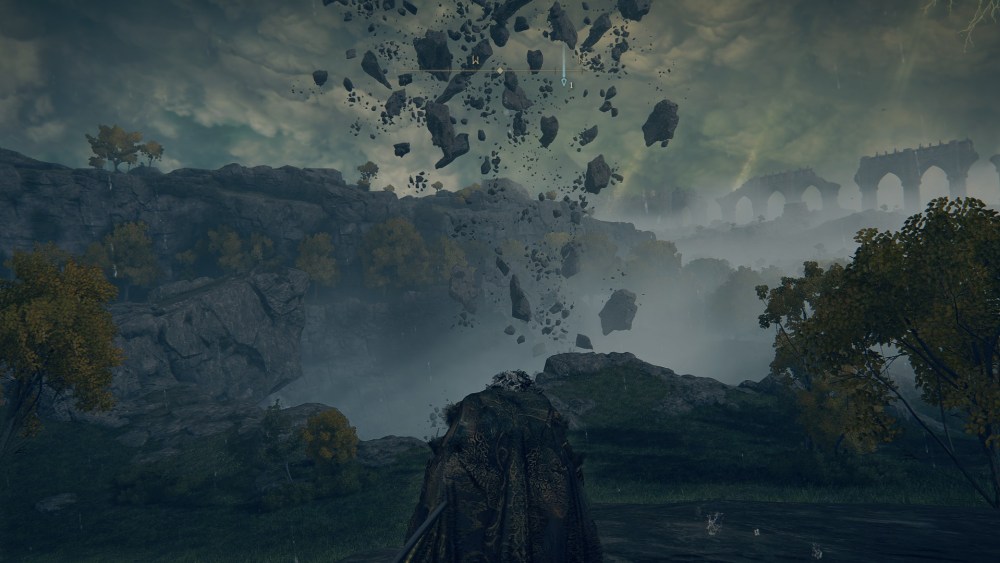
Task: Select the blue beacon marker on the compass
Action: click(563, 80)
